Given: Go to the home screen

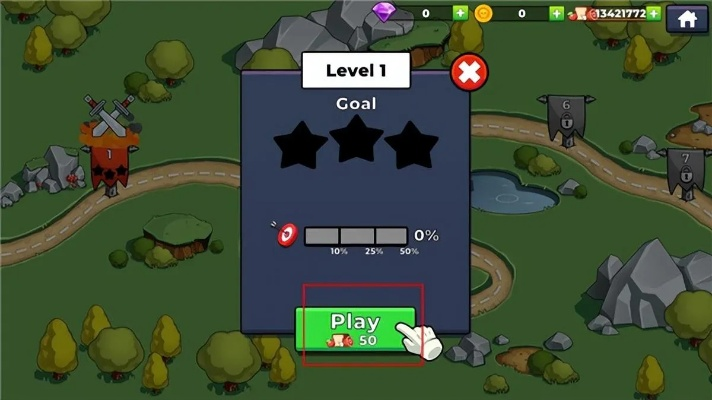Looking at the screenshot, I should tap(687, 17).
